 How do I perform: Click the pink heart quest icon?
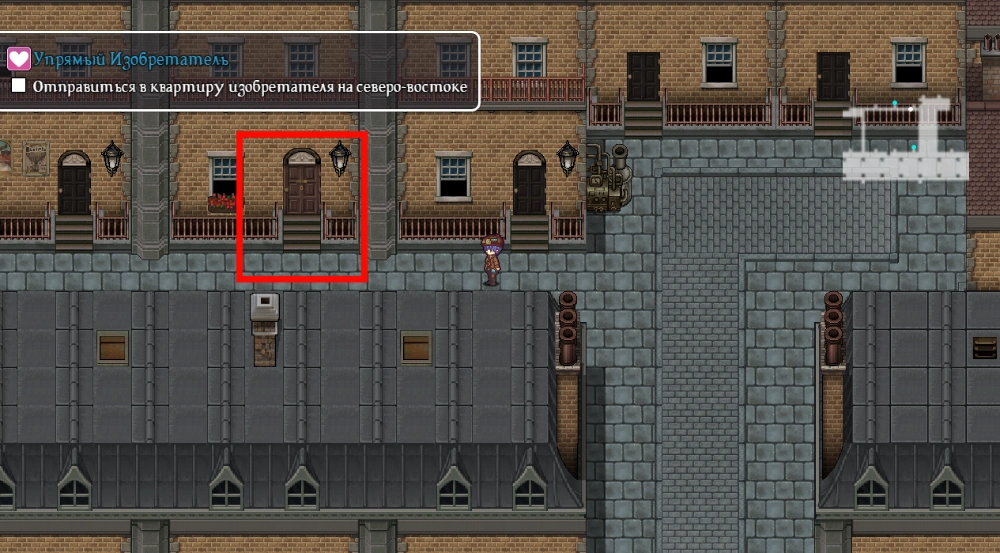click(x=18, y=59)
